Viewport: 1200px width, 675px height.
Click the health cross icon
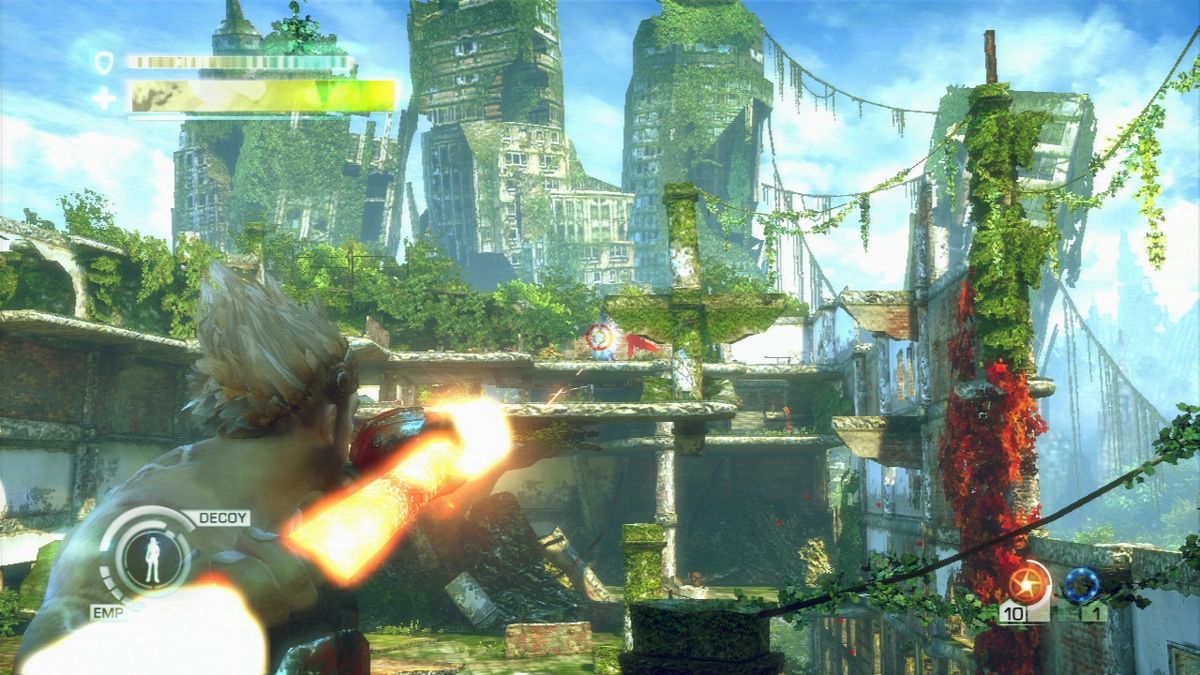pos(104,98)
